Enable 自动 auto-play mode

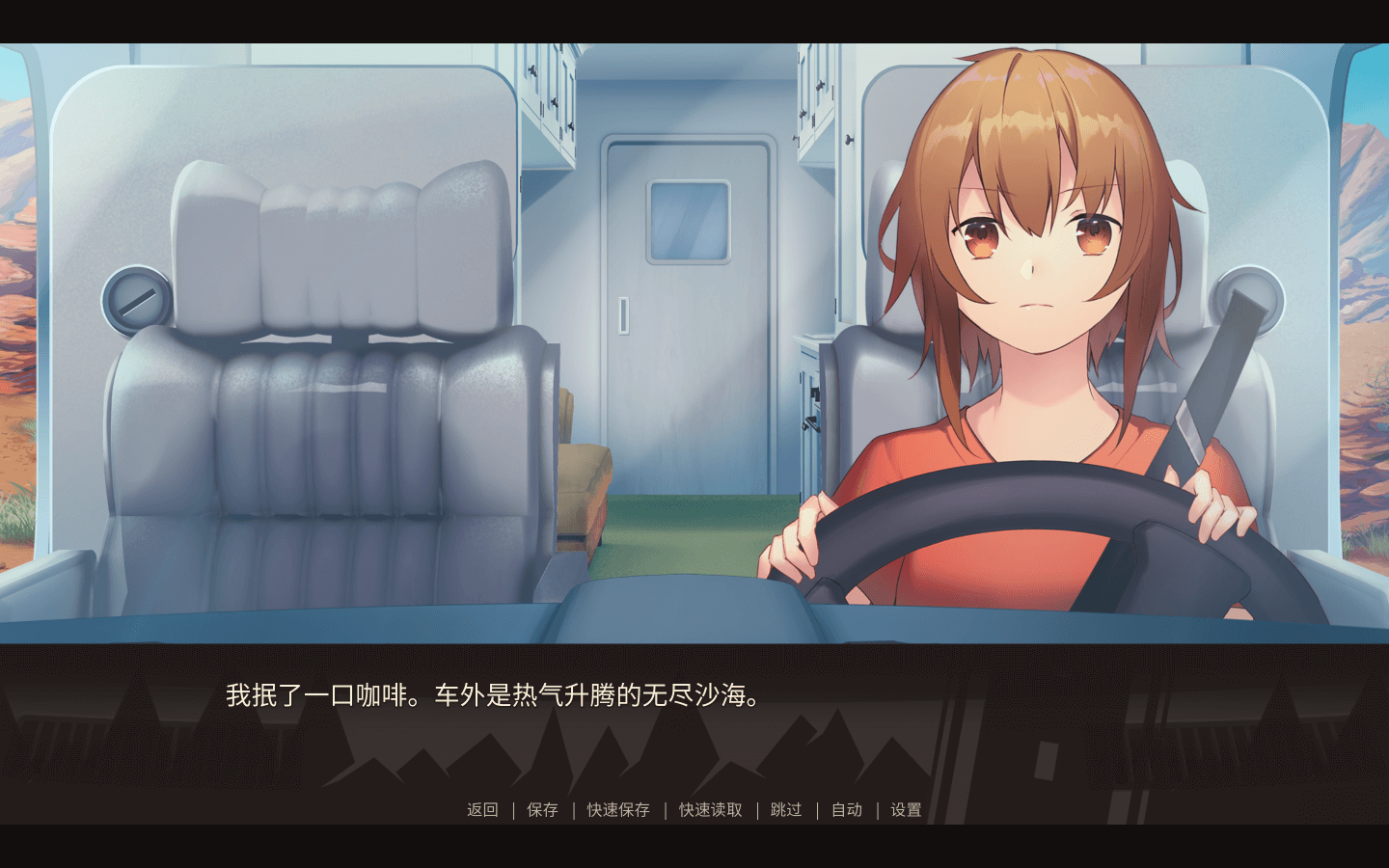tap(846, 810)
